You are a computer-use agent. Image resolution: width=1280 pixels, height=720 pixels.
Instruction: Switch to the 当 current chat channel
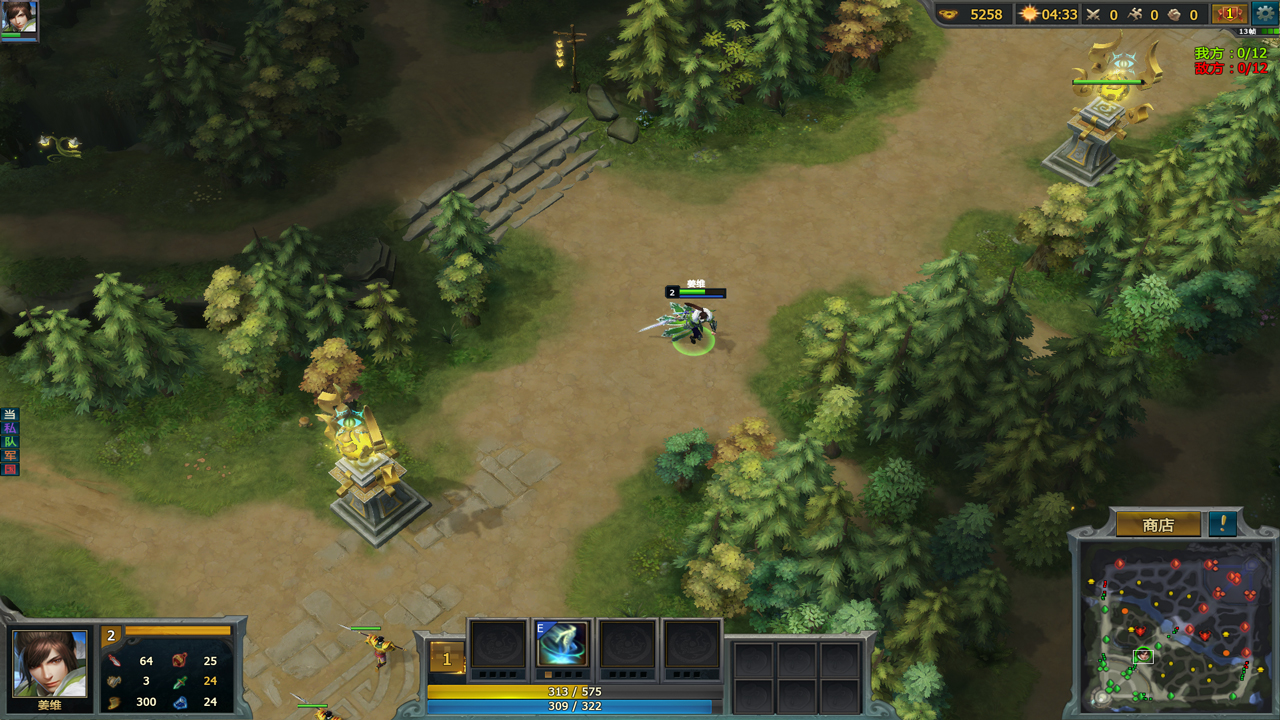click(x=10, y=414)
